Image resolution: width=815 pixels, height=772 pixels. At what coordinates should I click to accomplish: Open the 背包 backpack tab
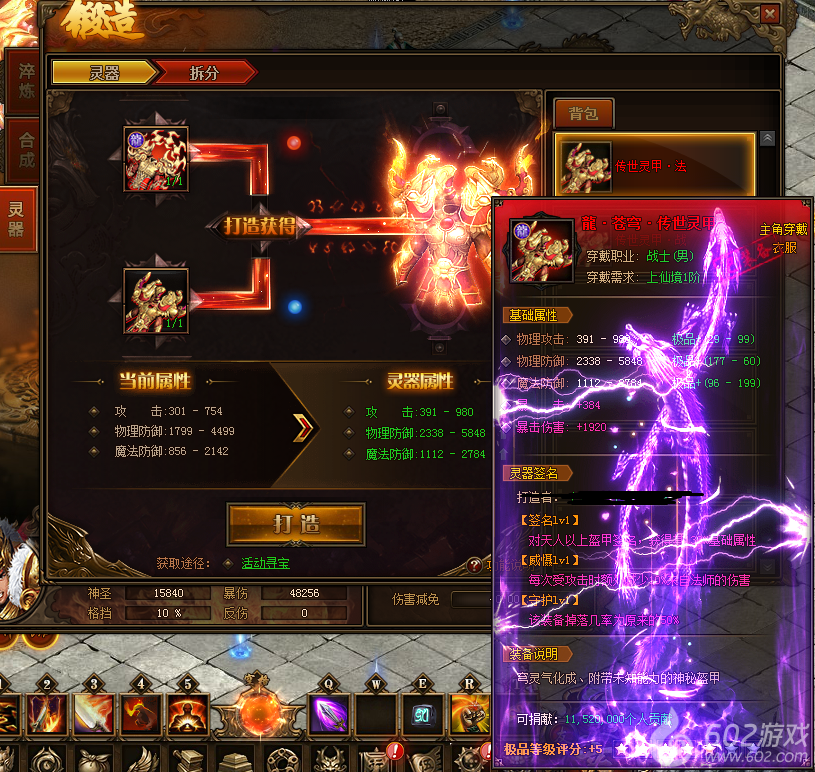coord(583,114)
